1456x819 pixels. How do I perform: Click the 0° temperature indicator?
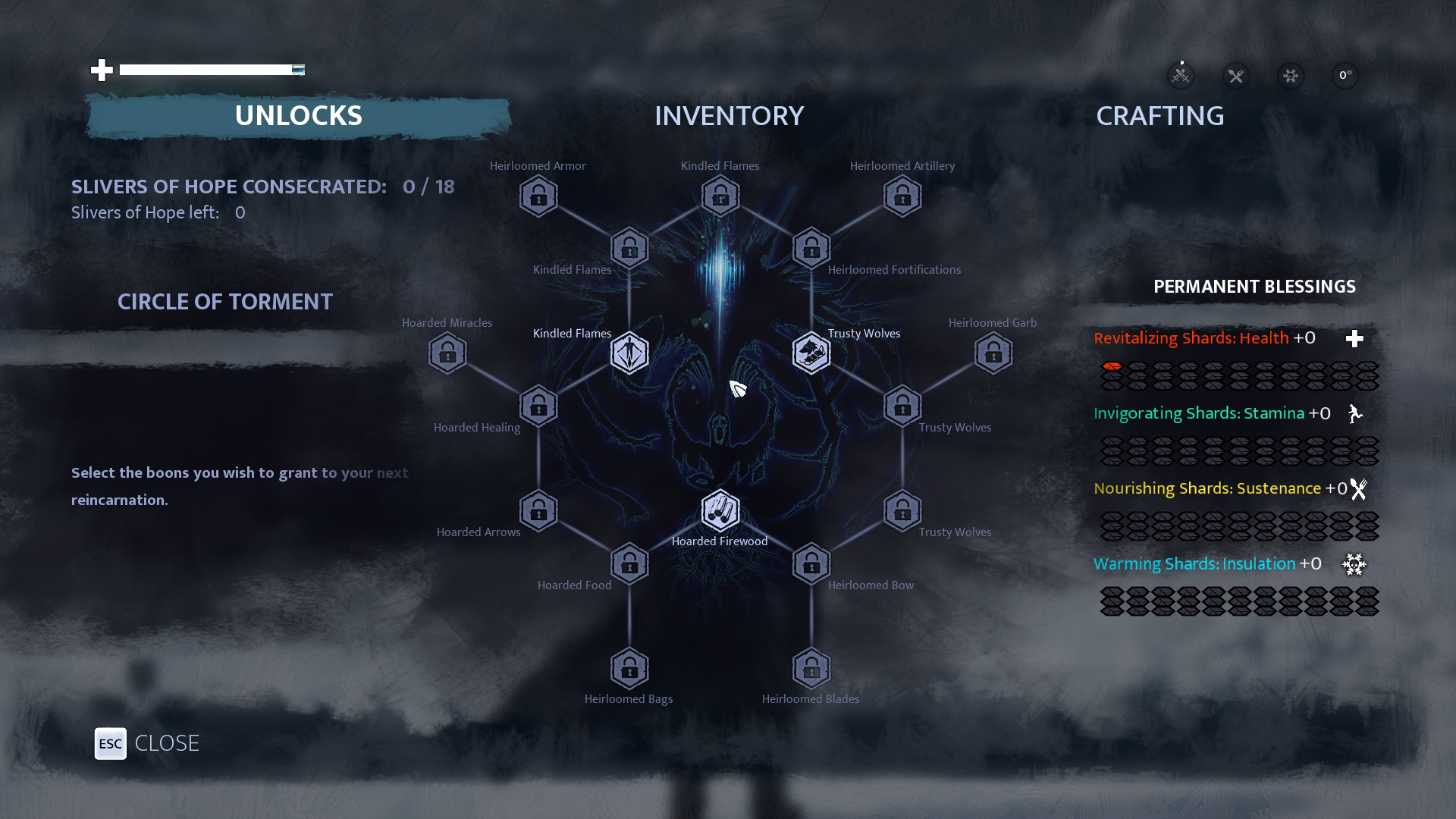(x=1346, y=76)
